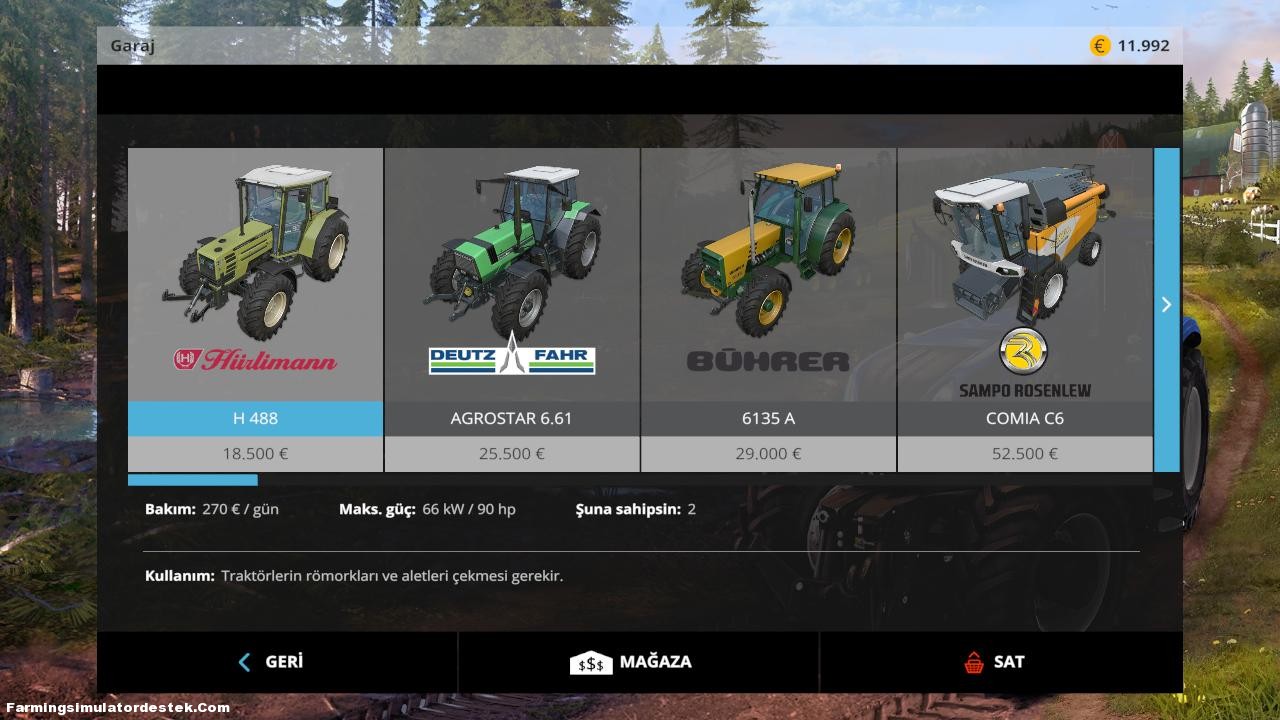The height and width of the screenshot is (720, 1280).
Task: Click the Hürlimann brand logo
Action: (x=253, y=360)
